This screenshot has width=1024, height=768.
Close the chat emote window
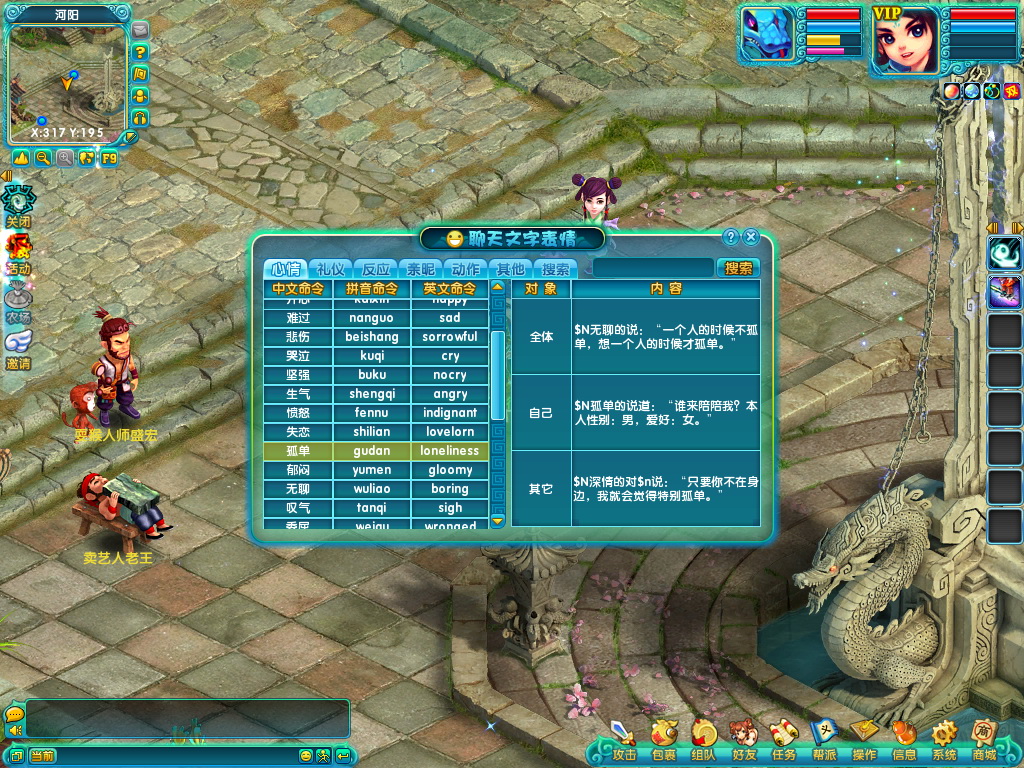751,237
